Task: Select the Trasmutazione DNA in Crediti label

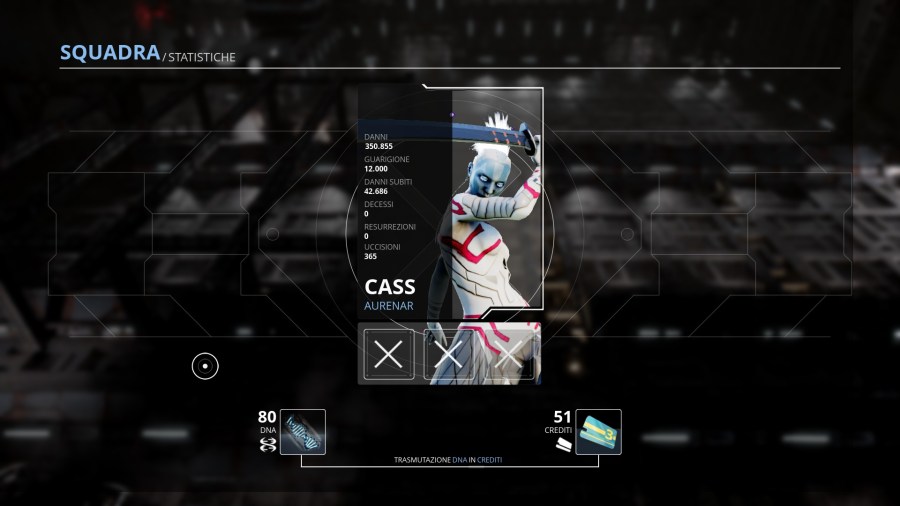Action: click(x=448, y=460)
